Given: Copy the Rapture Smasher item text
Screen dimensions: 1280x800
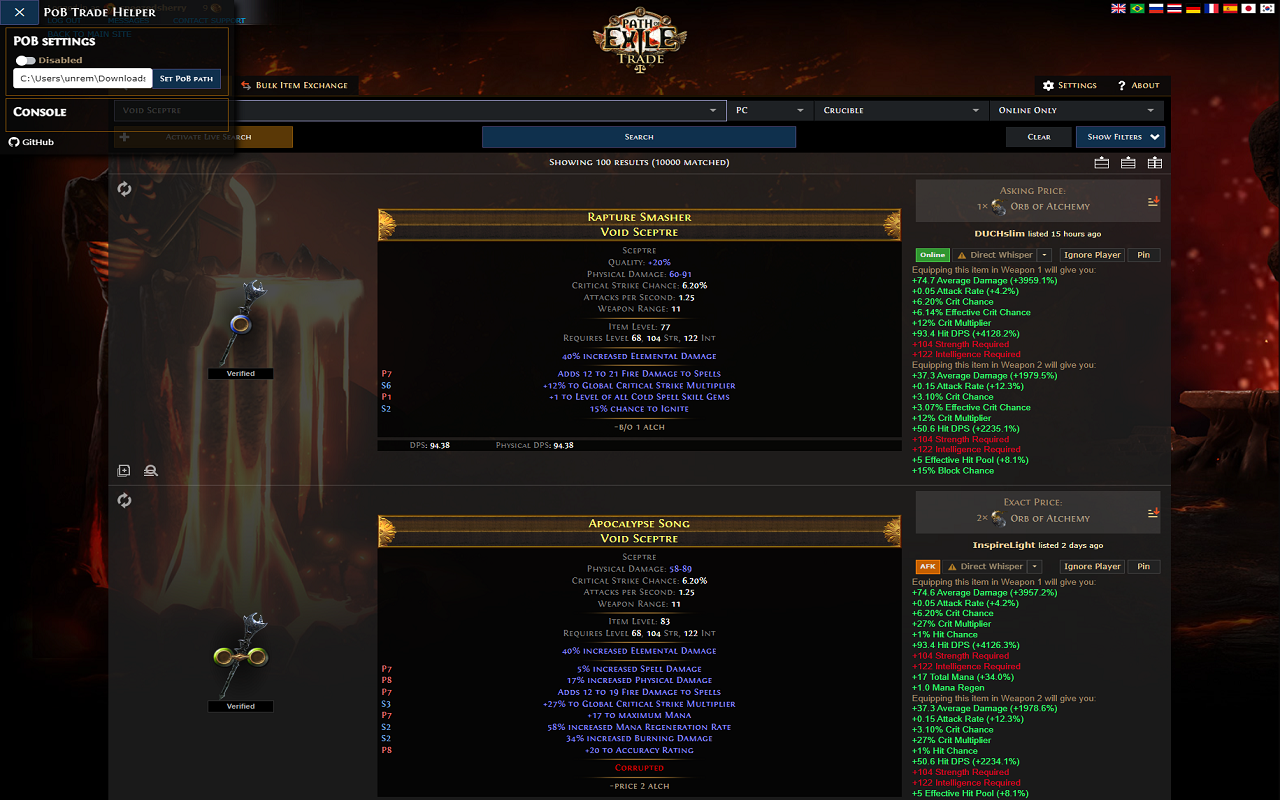Looking at the screenshot, I should point(122,470).
